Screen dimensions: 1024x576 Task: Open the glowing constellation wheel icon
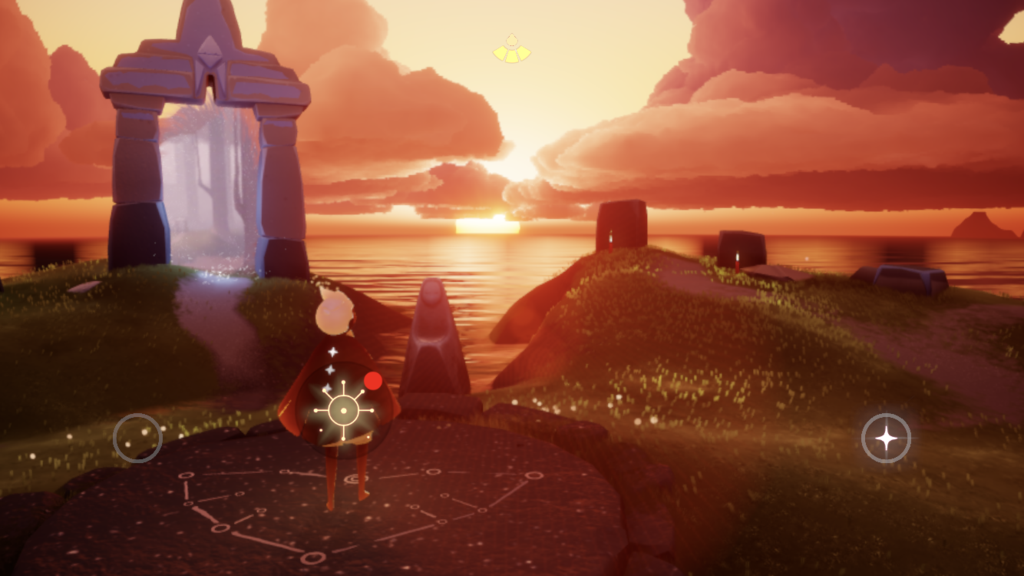click(x=343, y=409)
